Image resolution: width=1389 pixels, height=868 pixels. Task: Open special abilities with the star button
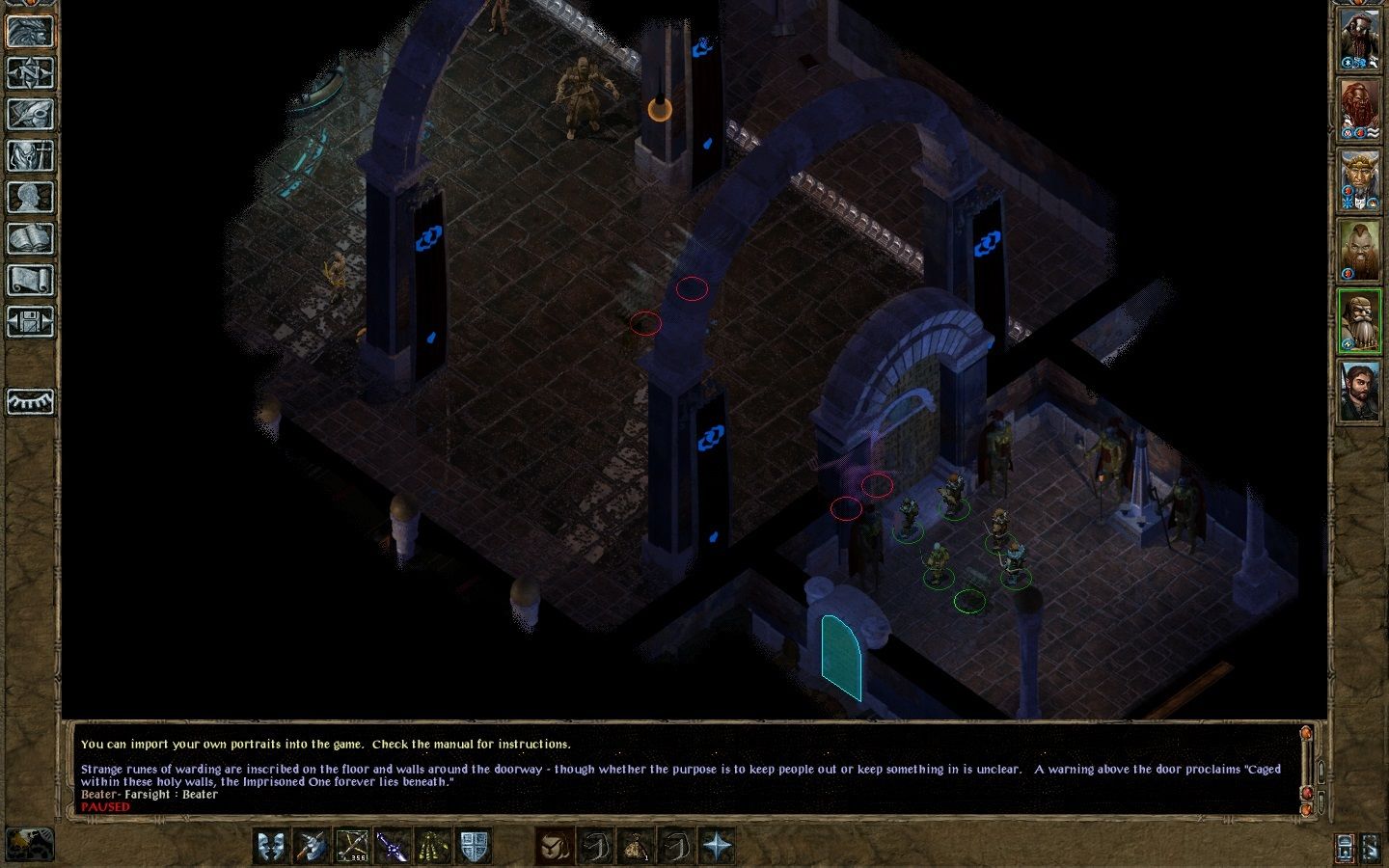[718, 846]
